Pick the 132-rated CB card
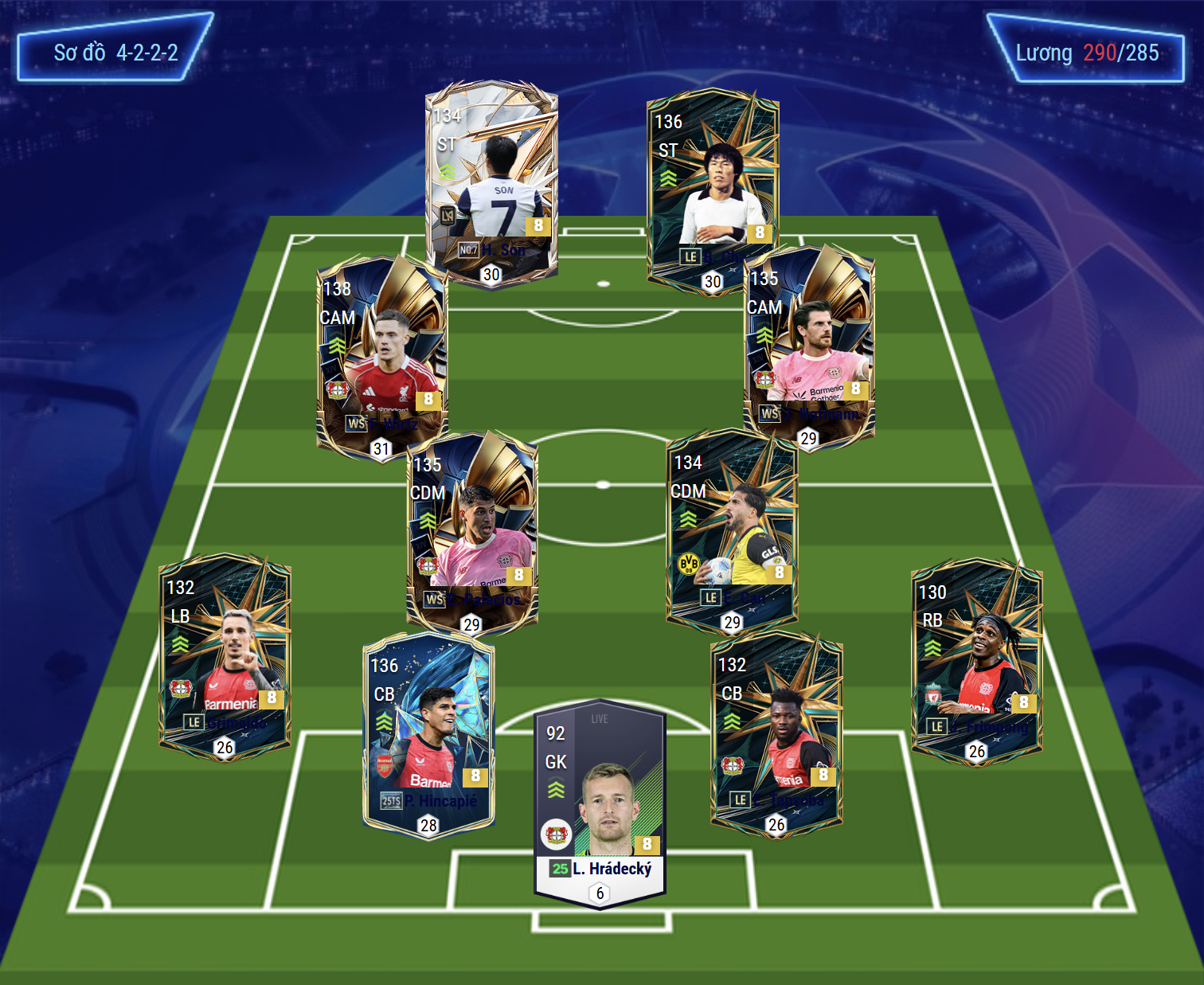The width and height of the screenshot is (1204, 985). click(x=776, y=733)
